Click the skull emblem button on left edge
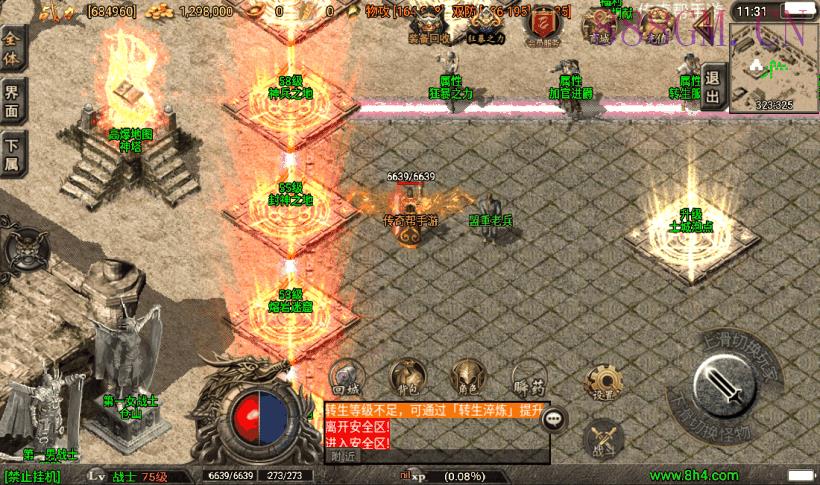This screenshot has height=485, width=820. pyautogui.click(x=21, y=250)
